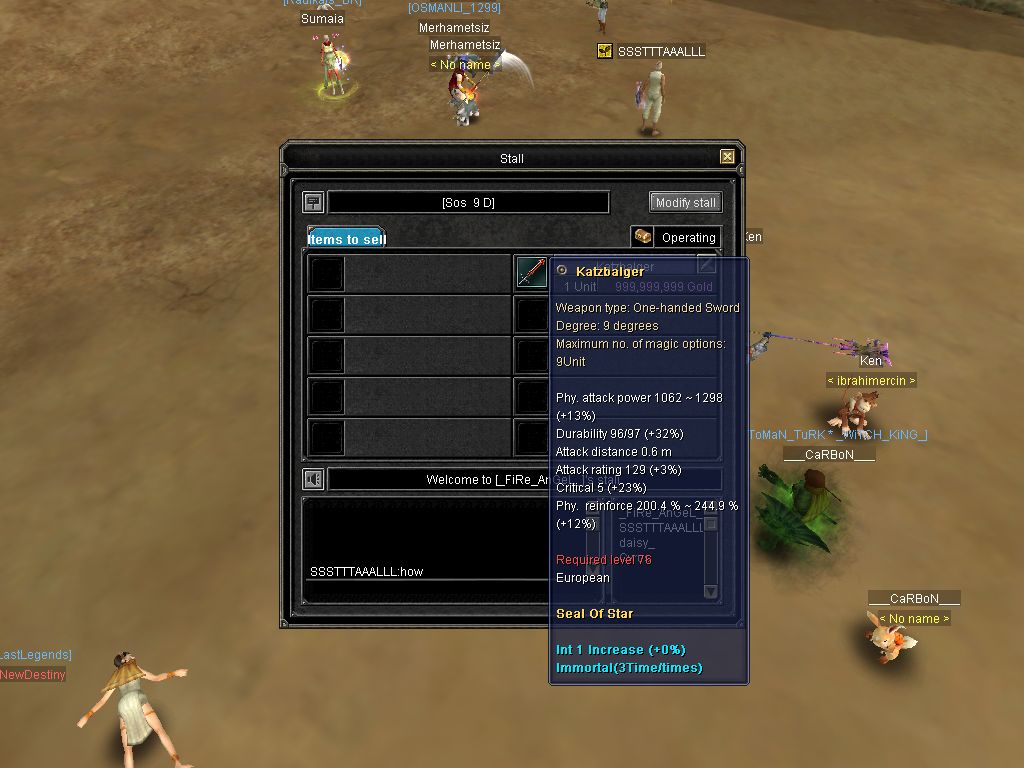Click the Modify stall button

click(685, 202)
